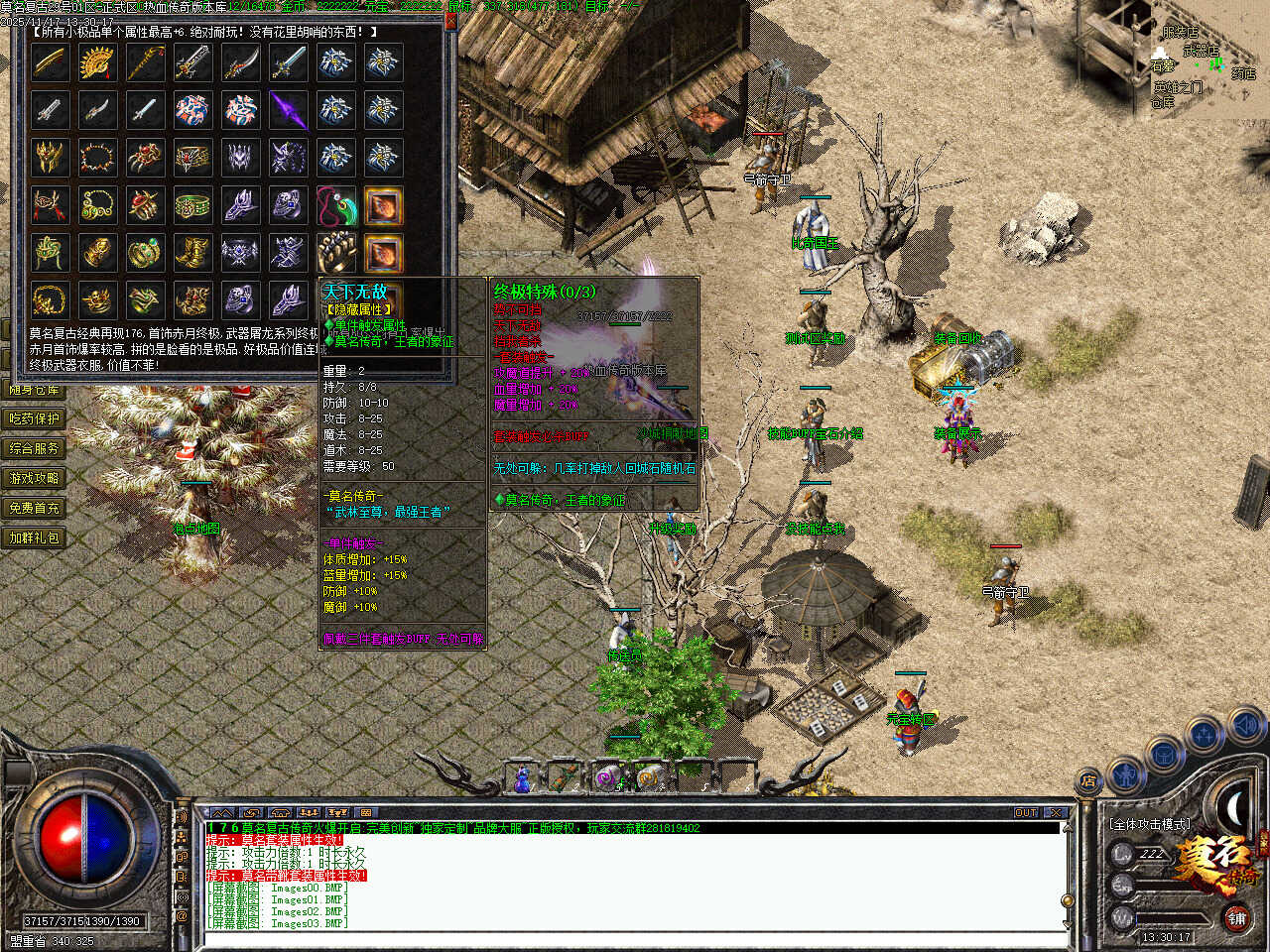Open the 铺 stall button
1270x952 pixels.
1236,919
